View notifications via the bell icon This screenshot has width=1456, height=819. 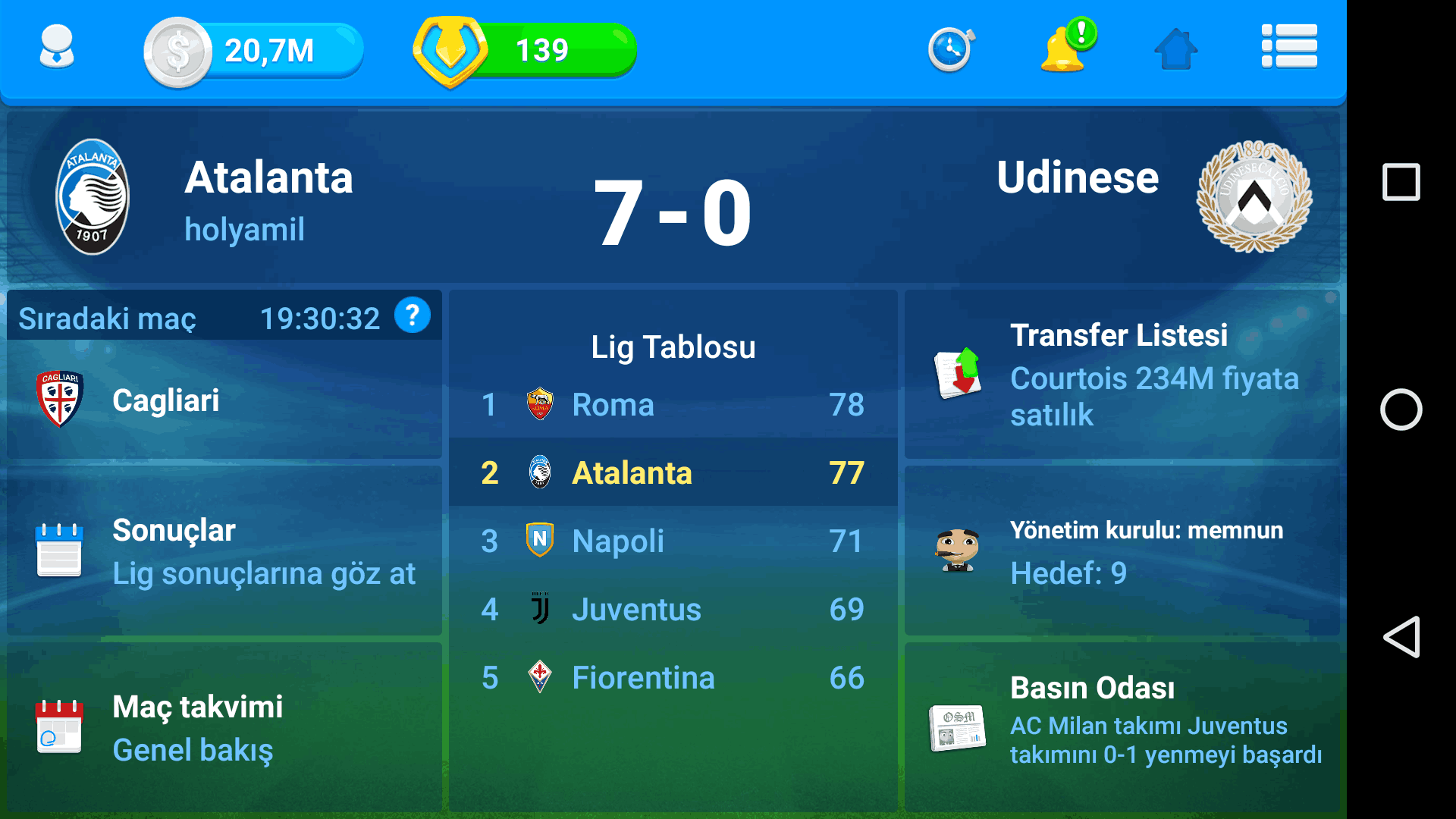point(1065,49)
